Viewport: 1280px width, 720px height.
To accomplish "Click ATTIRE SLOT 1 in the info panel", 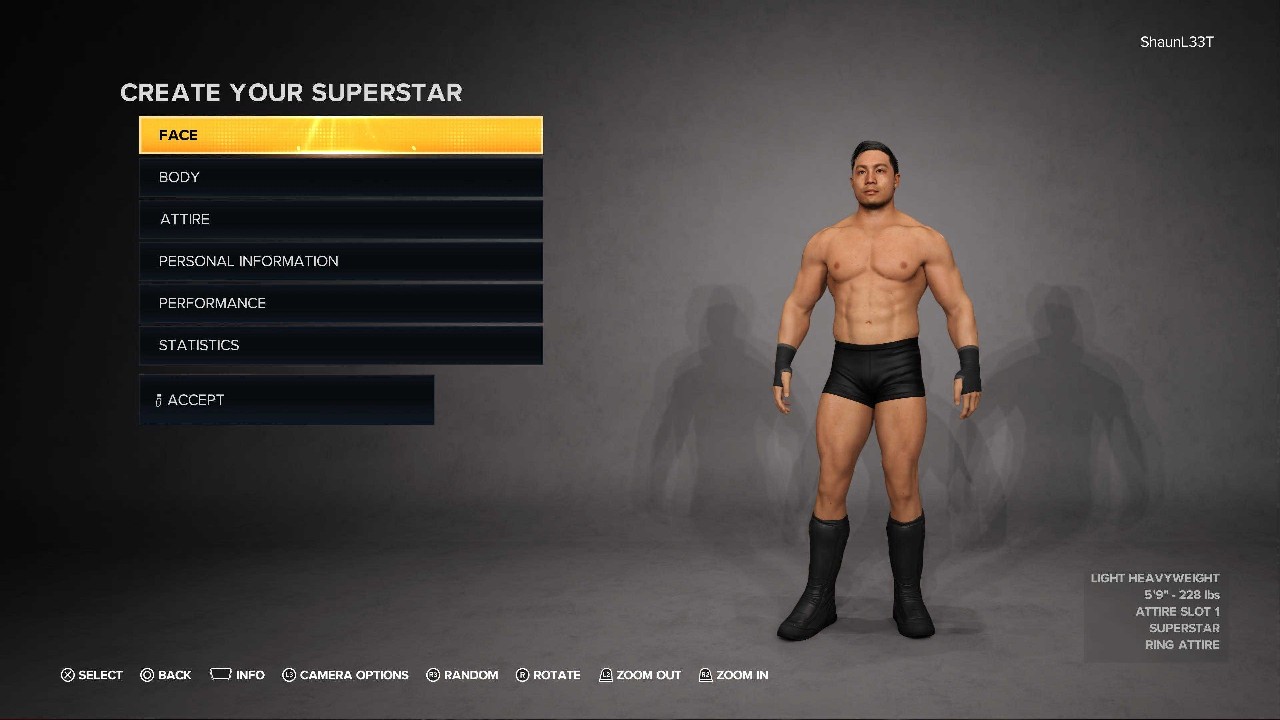I will pyautogui.click(x=1180, y=611).
